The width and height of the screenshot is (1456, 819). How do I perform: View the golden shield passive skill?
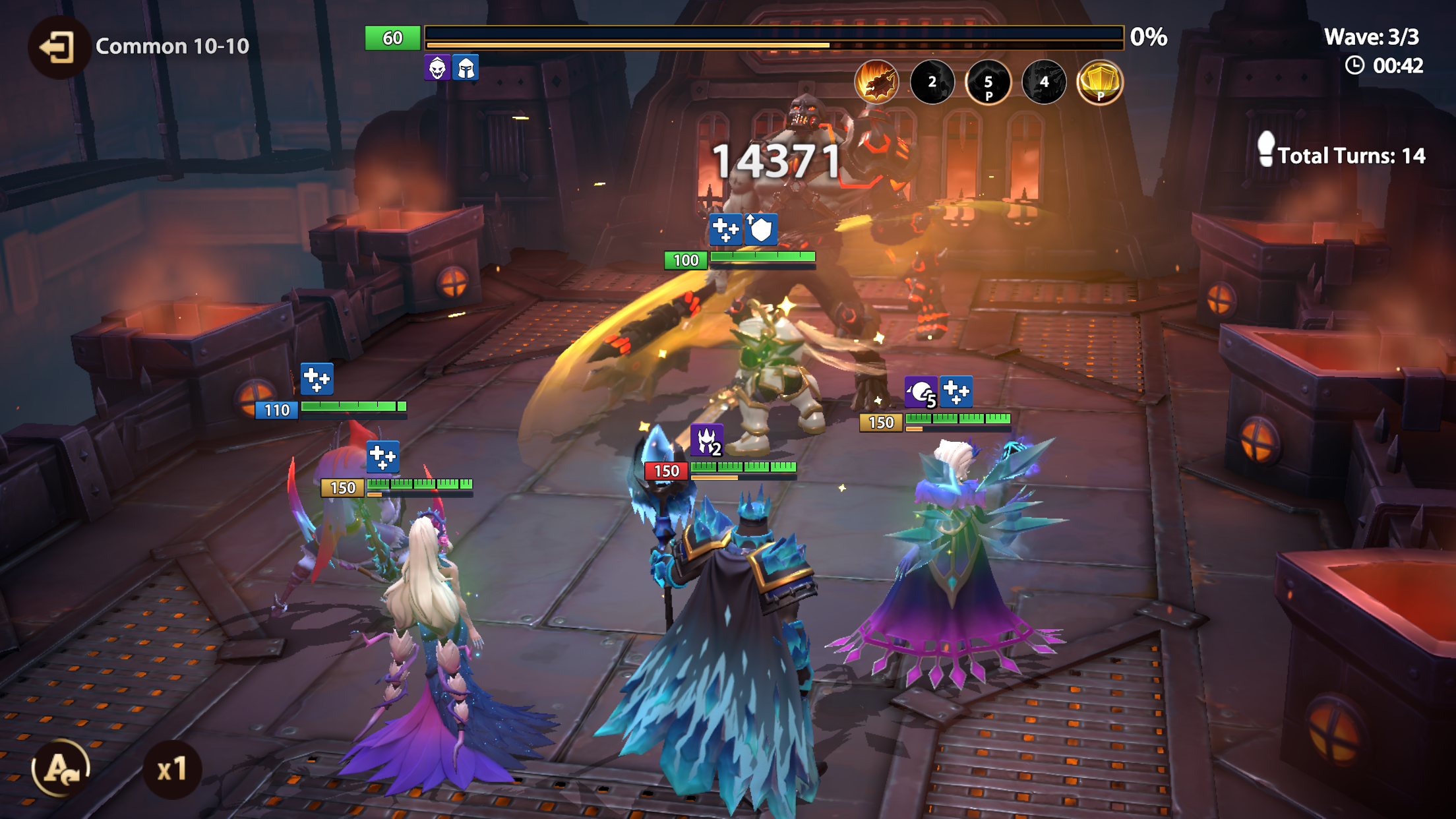click(1099, 82)
